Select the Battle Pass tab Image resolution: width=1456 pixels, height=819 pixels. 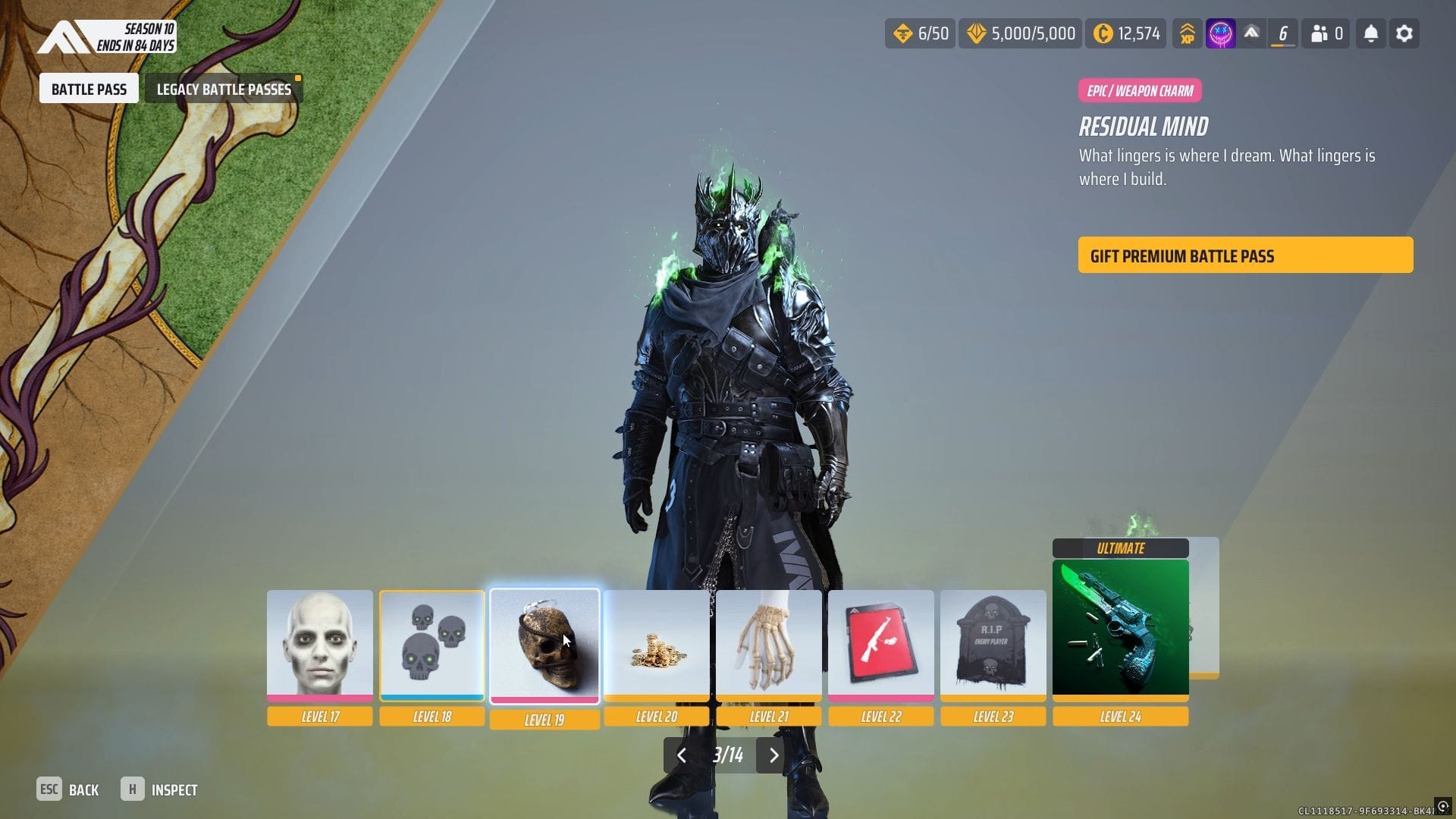click(89, 88)
